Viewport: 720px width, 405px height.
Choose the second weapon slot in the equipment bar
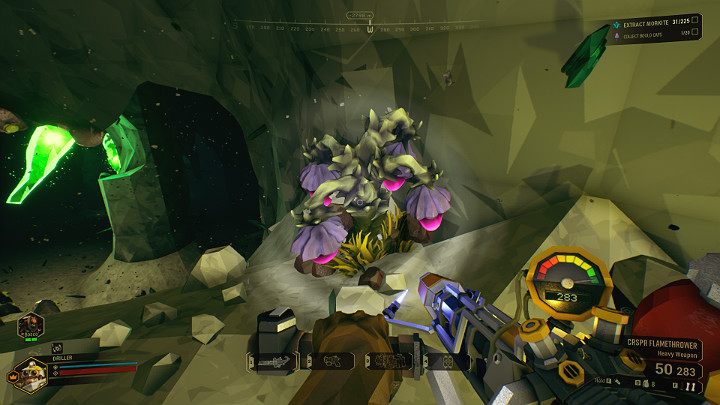329,361
